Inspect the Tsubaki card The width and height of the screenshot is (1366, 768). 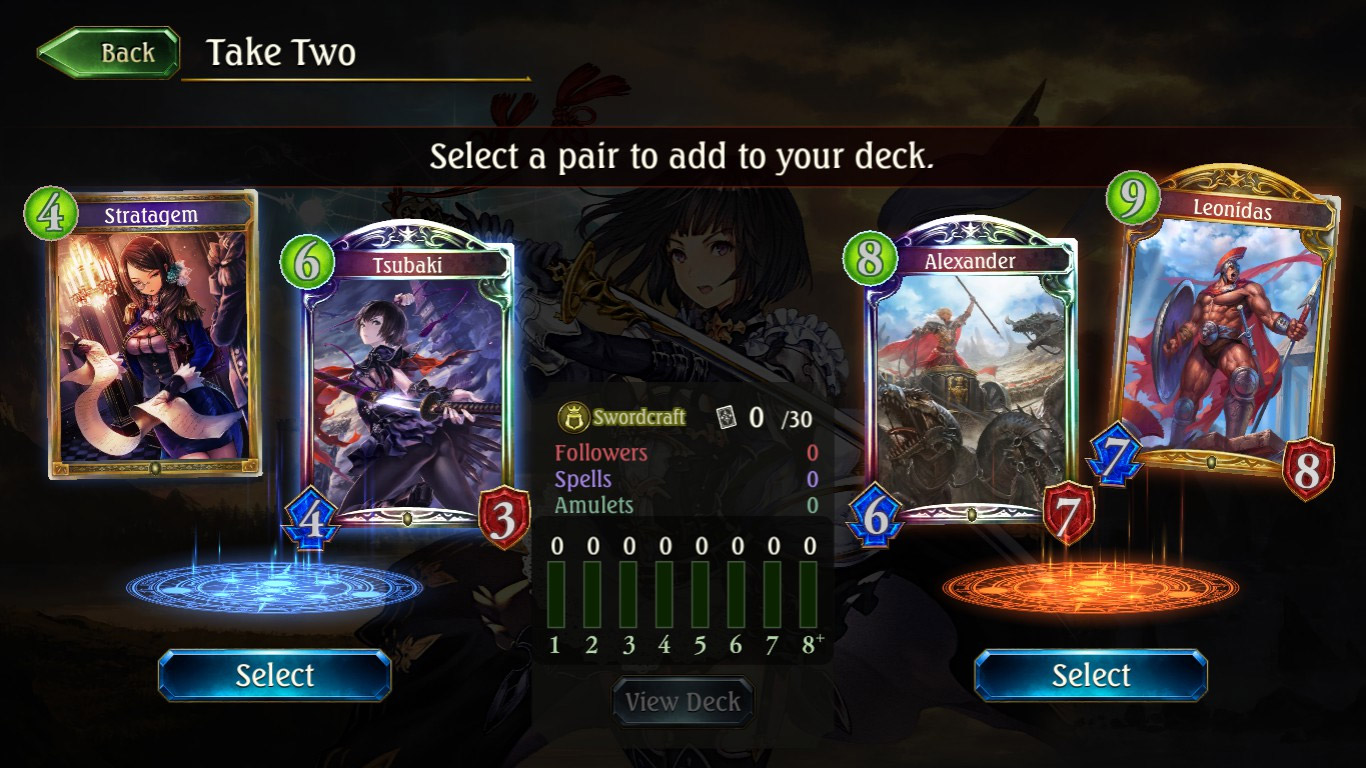408,380
